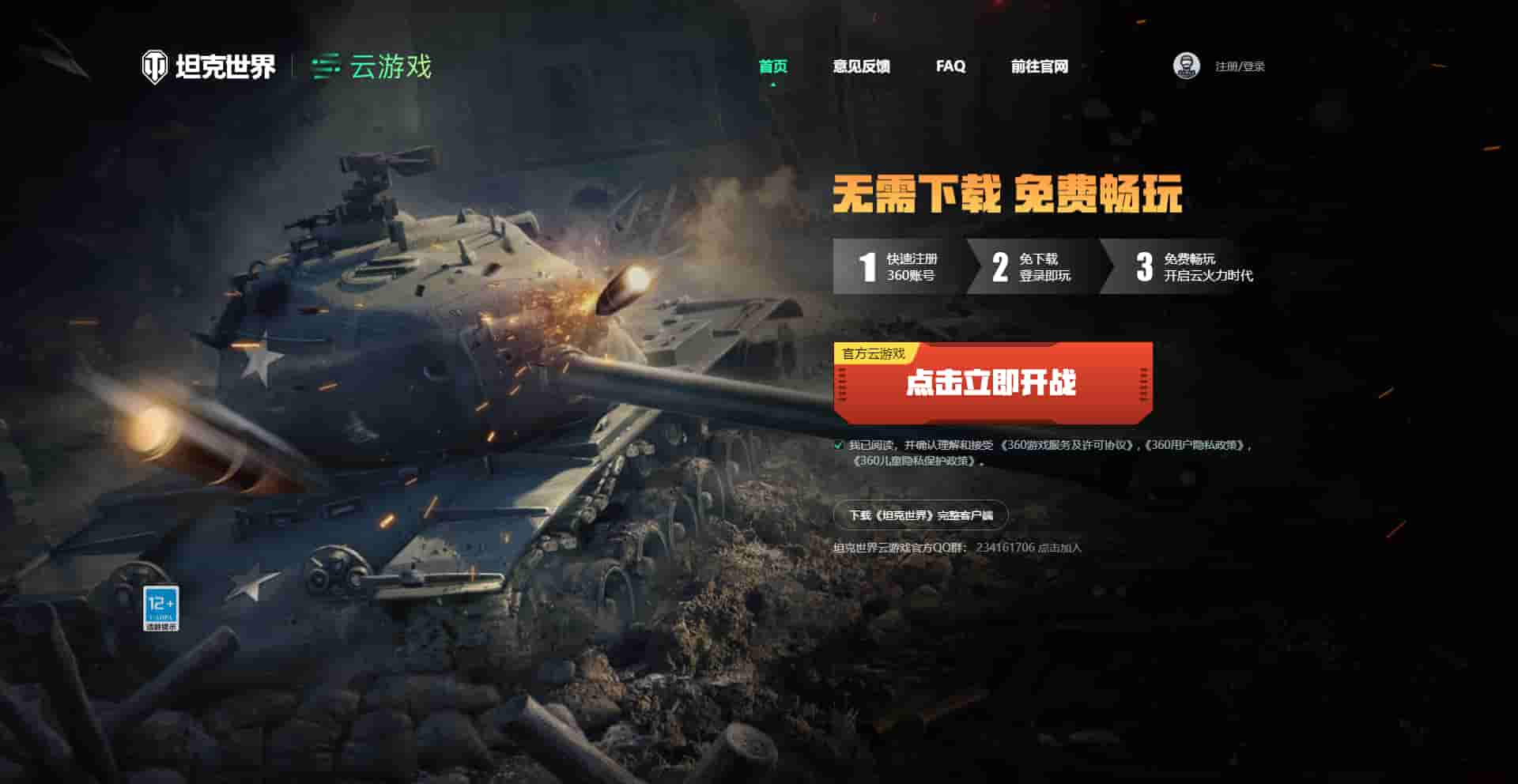Click the 坦克世界 tank logo
This screenshot has height=784, width=1518.
coord(210,68)
